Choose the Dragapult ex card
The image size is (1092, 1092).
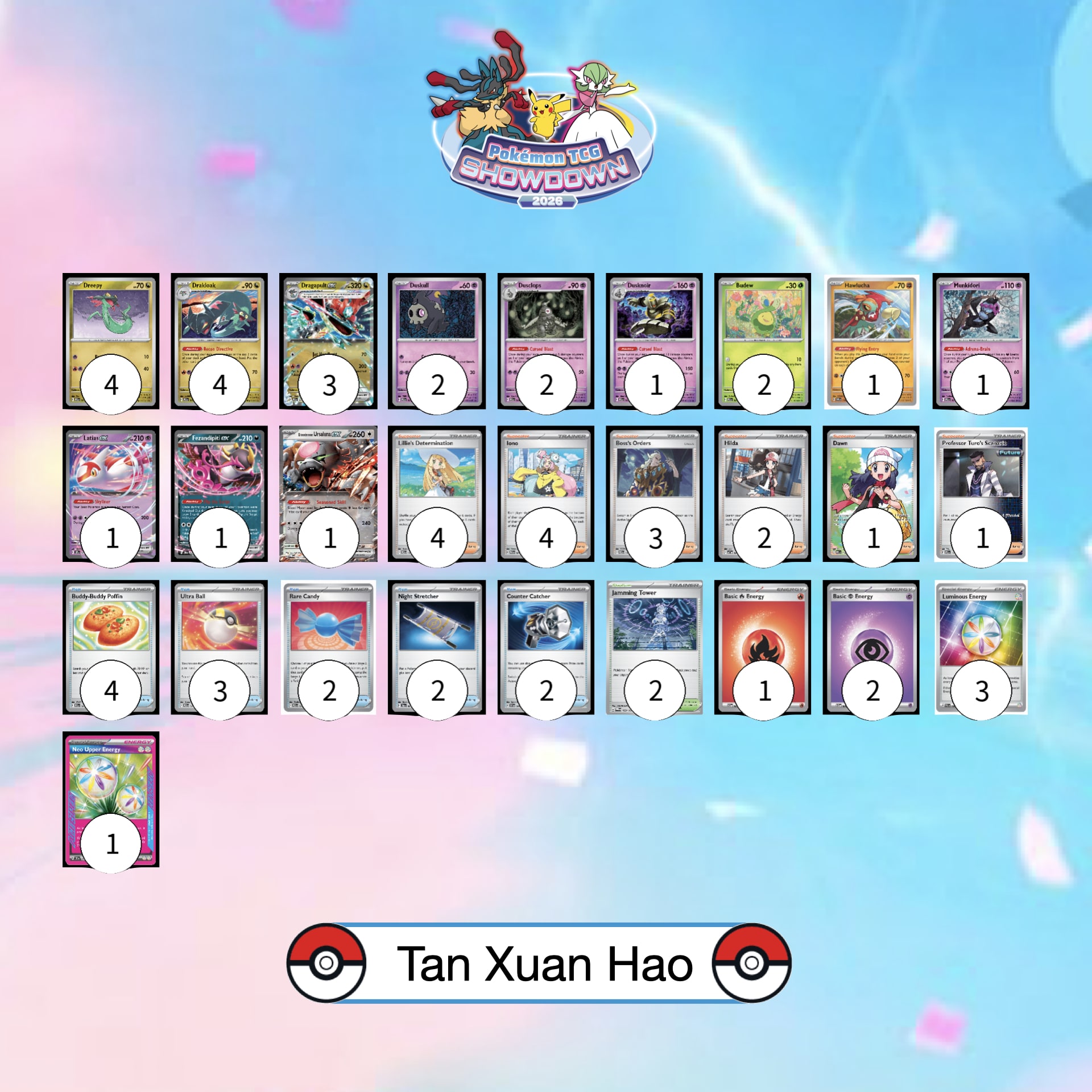point(328,324)
